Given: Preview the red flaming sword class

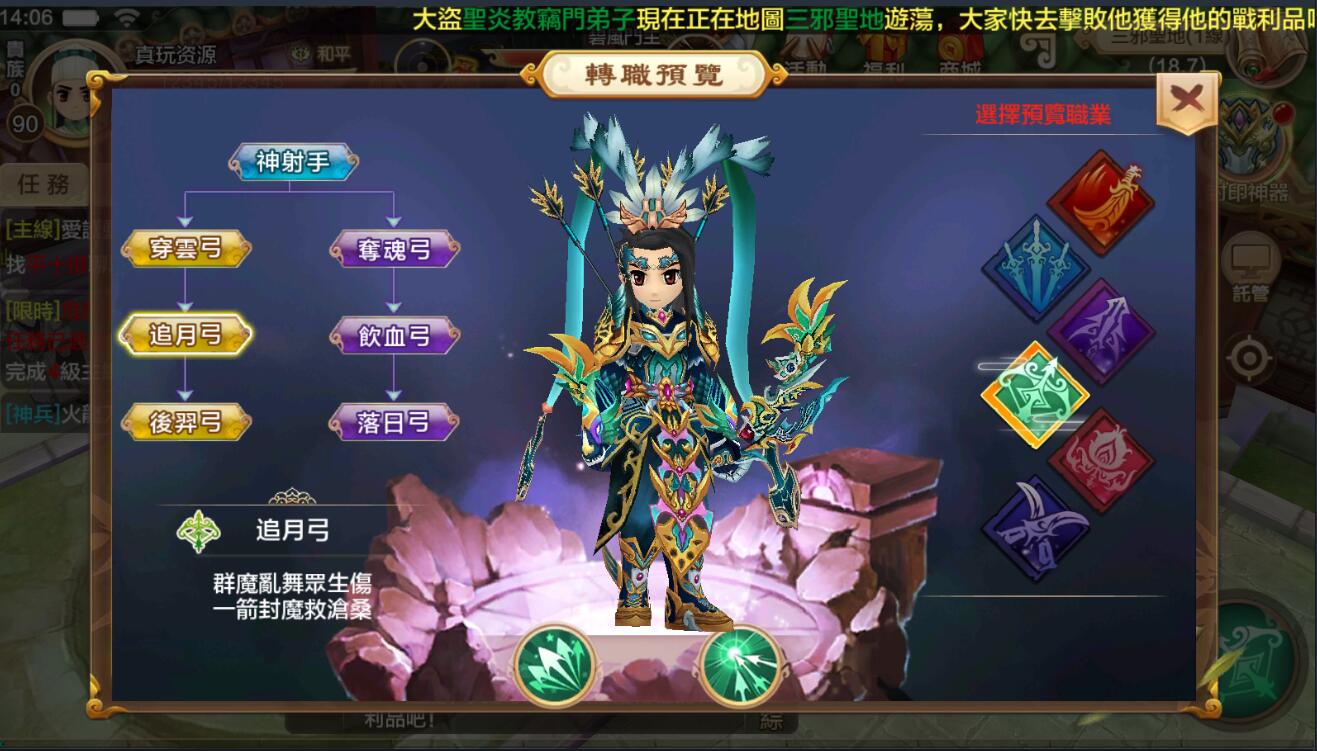Looking at the screenshot, I should point(1101,203).
